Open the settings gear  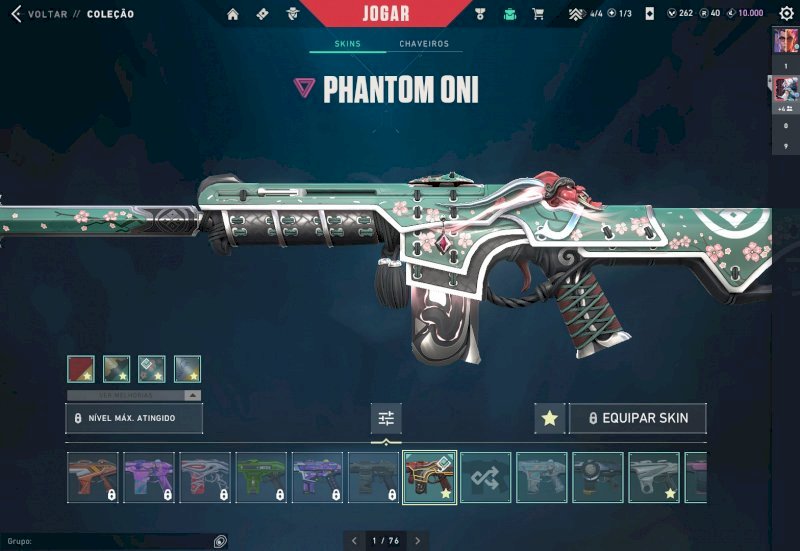(786, 14)
